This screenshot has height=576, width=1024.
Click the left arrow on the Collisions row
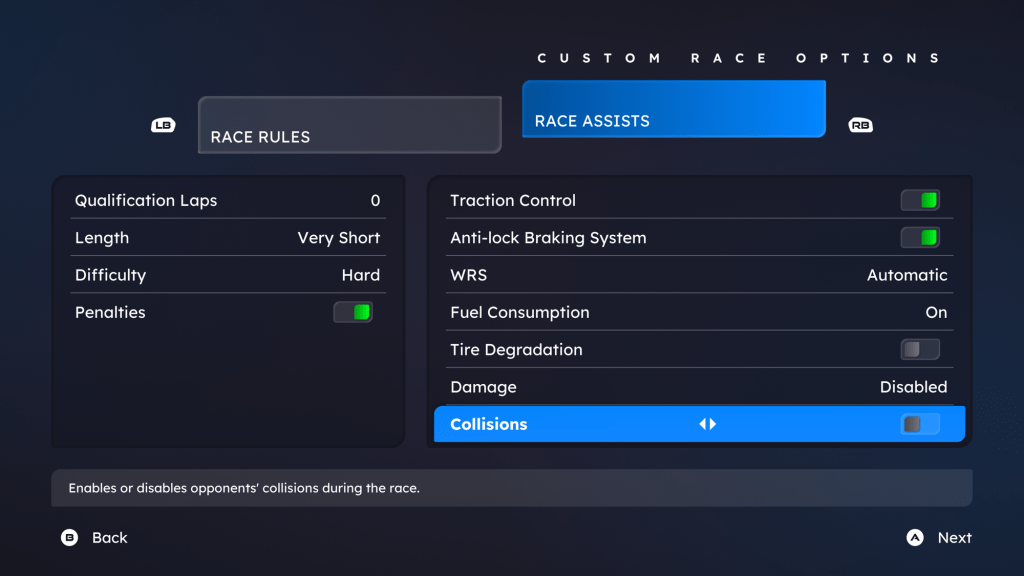tap(703, 424)
